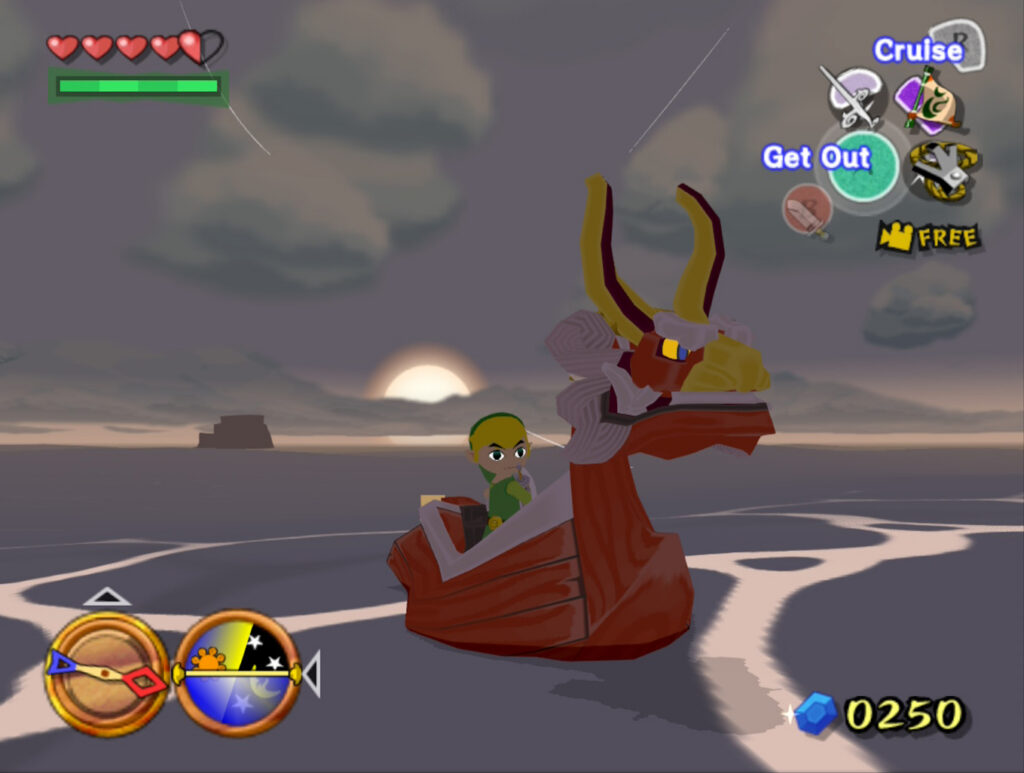Click the faded sword icon

click(807, 211)
